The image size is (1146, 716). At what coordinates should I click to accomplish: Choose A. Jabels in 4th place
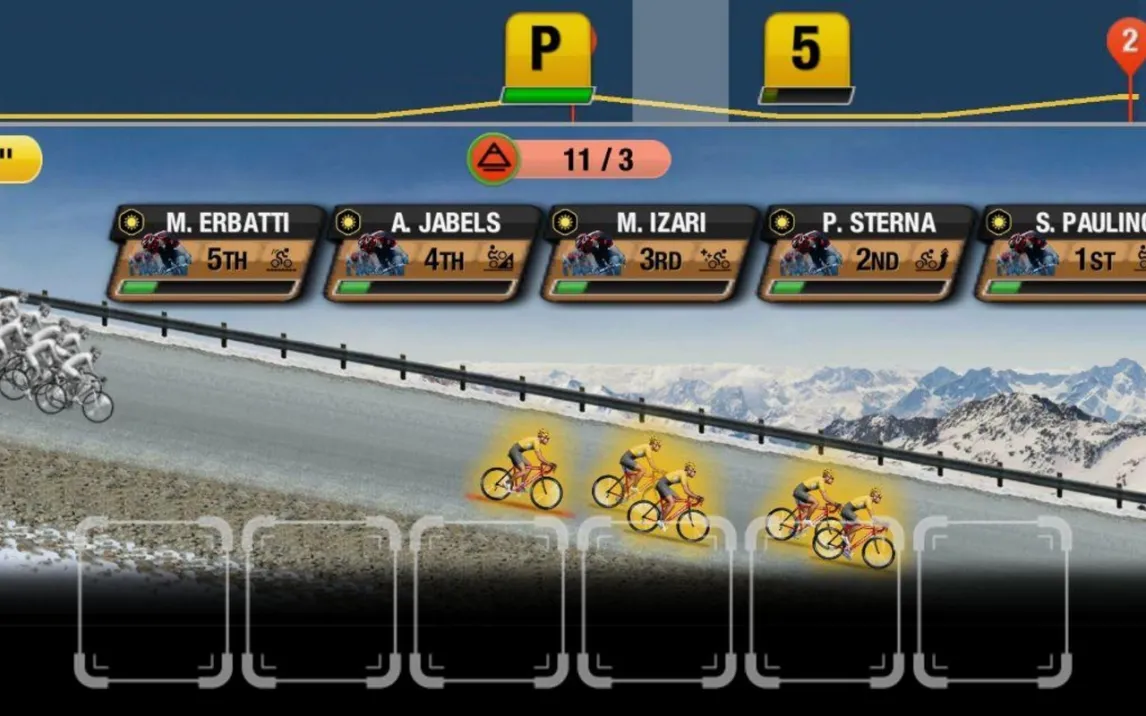[x=433, y=254]
